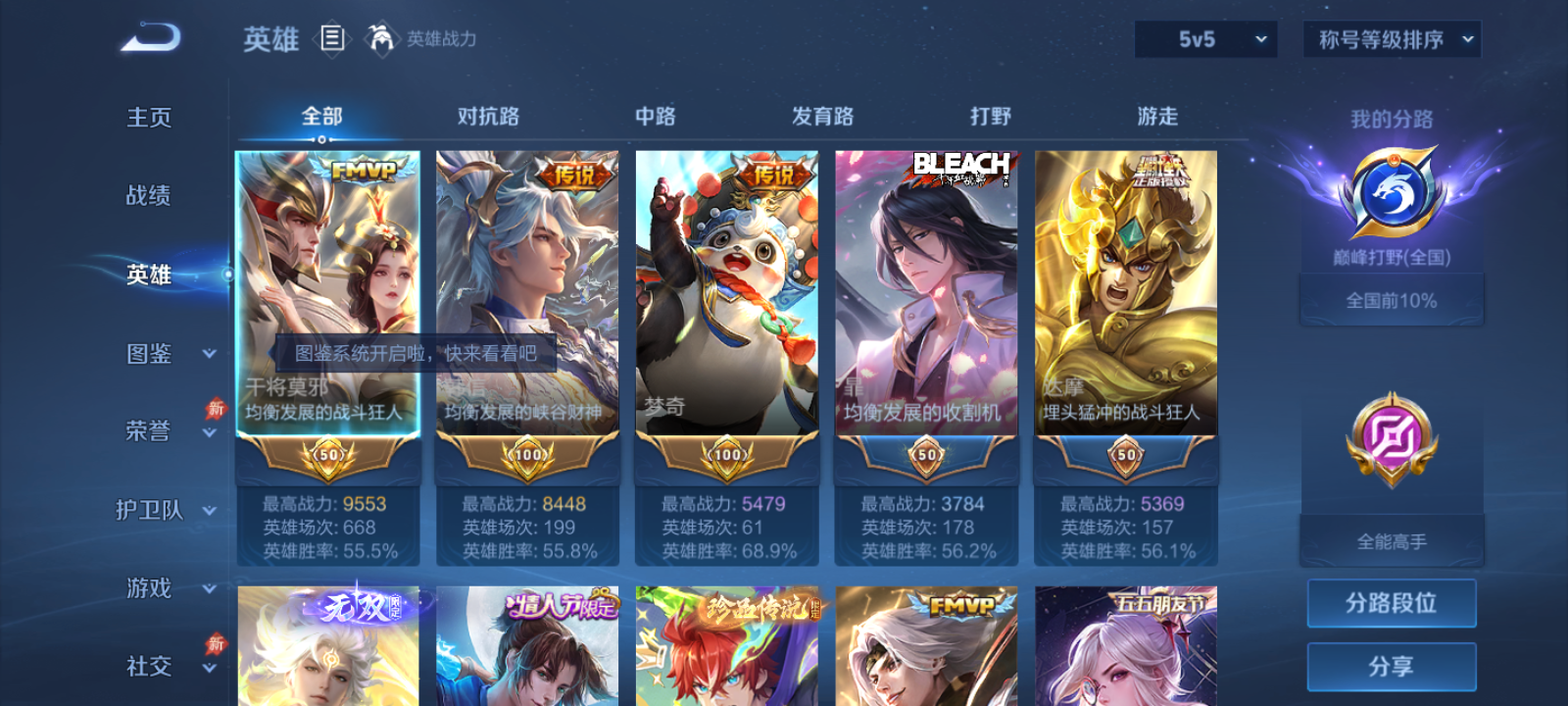This screenshot has width=1568, height=706.
Task: Dismiss the 图鉴系统开启啦 tooltip
Action: pyautogui.click(x=416, y=355)
